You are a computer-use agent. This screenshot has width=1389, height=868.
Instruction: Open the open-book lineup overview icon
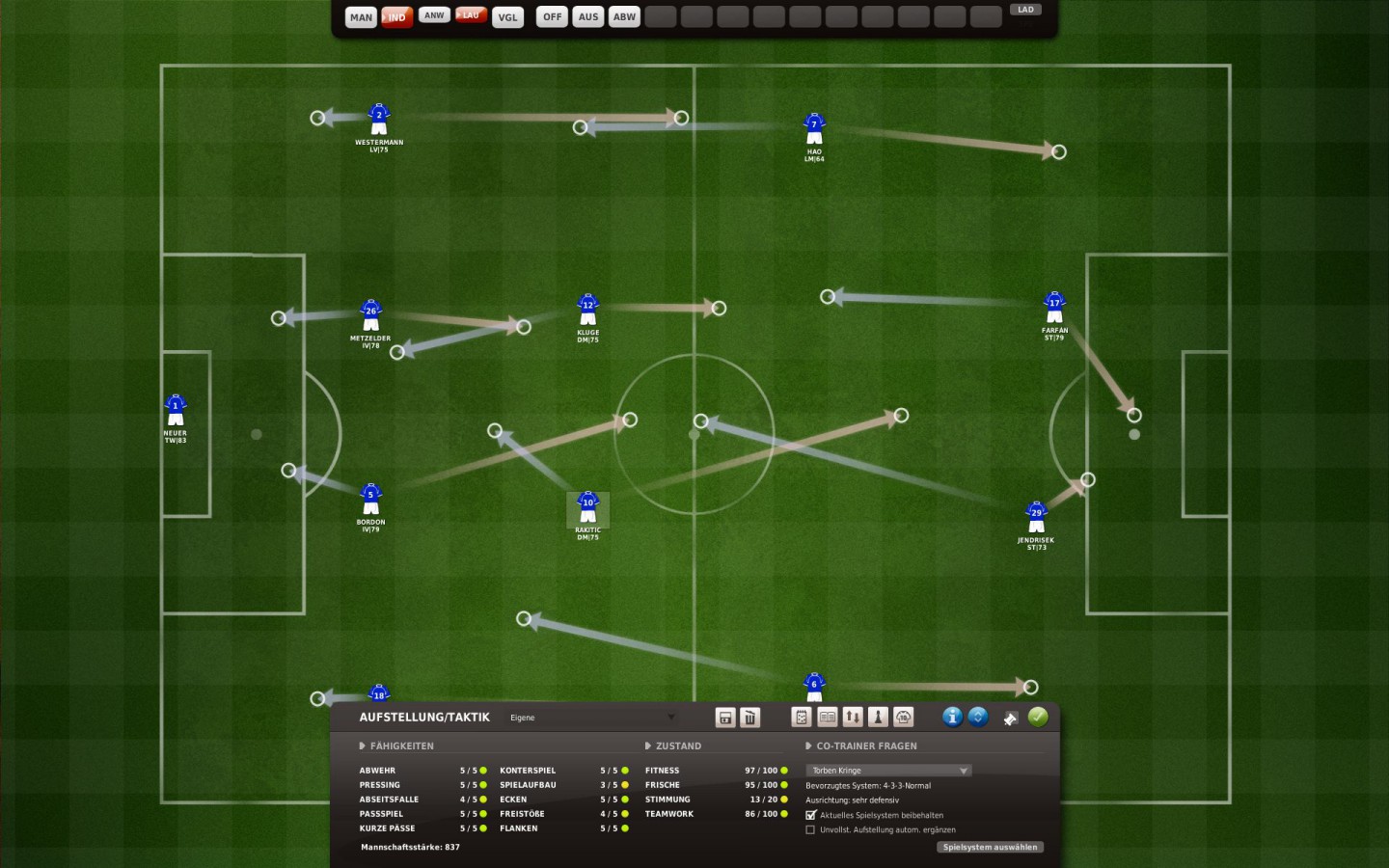828,718
